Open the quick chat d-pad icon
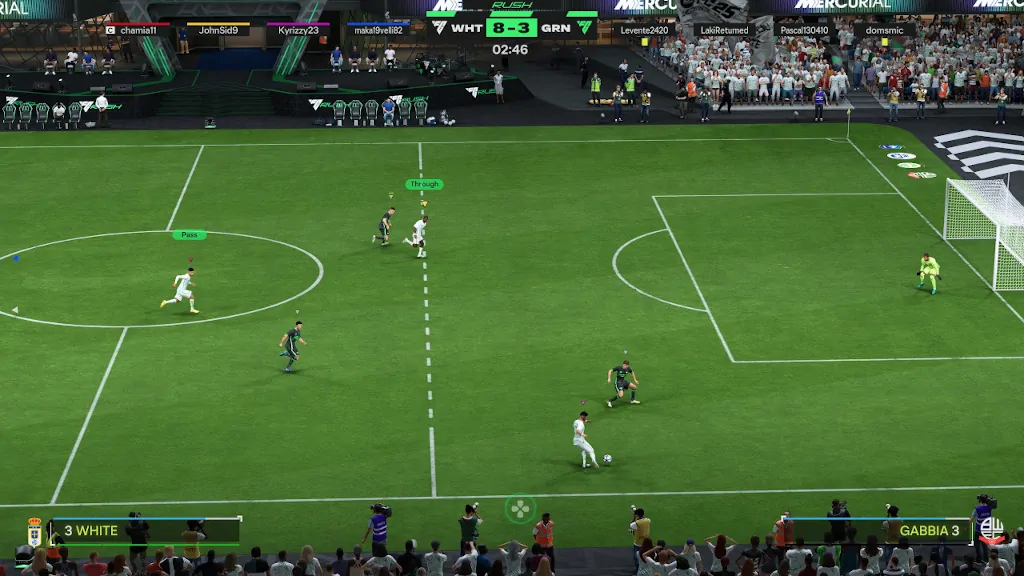Image resolution: width=1024 pixels, height=576 pixels. click(x=520, y=509)
